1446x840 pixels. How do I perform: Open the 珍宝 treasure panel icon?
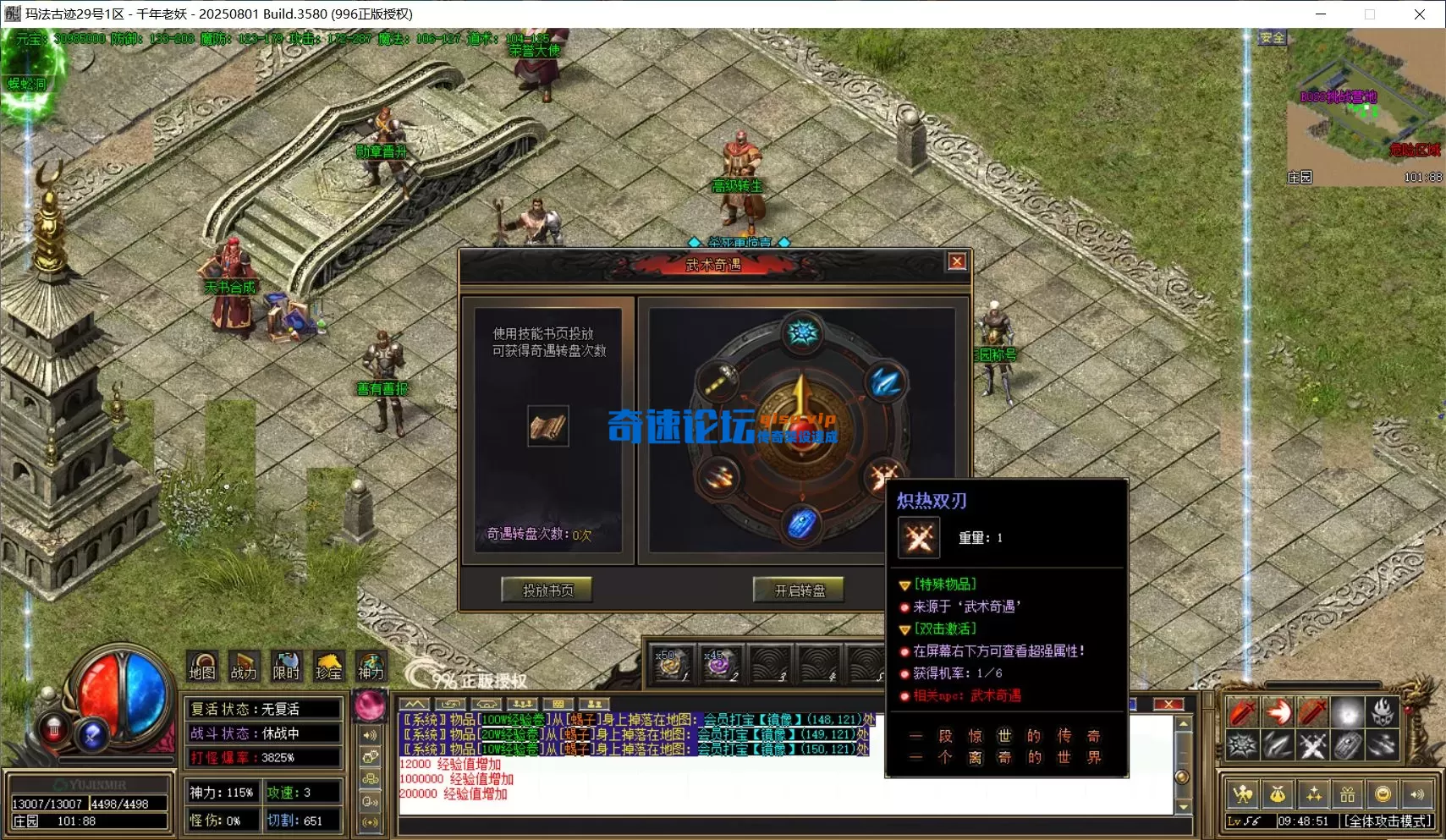pos(329,666)
